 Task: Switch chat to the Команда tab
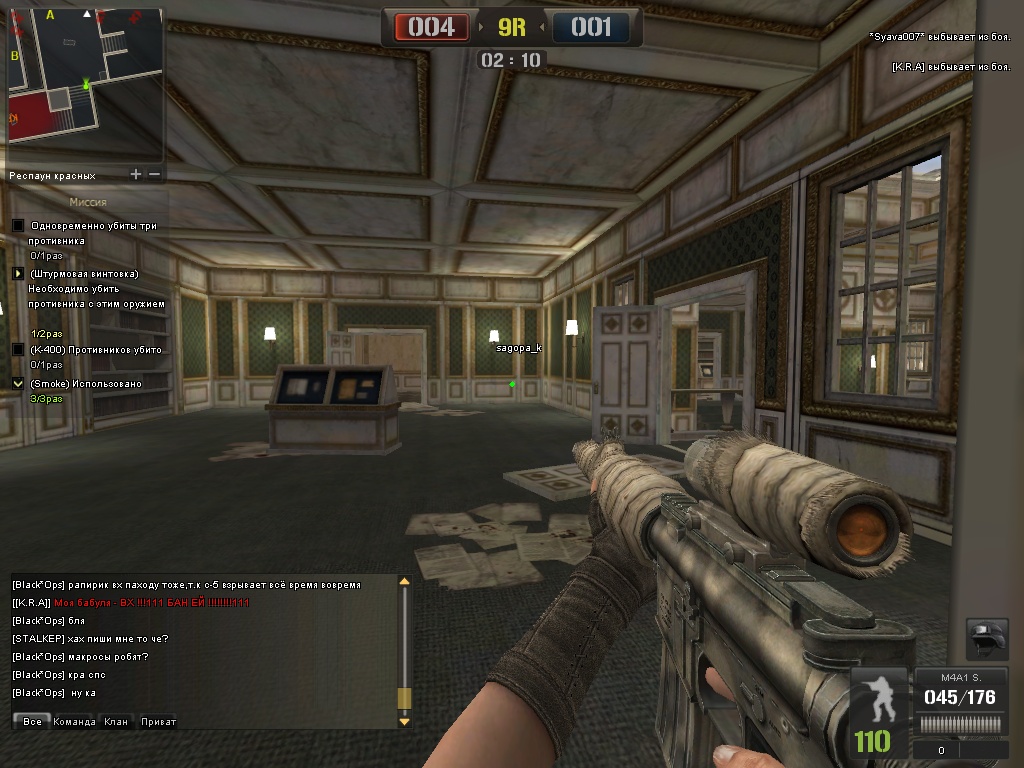click(75, 721)
